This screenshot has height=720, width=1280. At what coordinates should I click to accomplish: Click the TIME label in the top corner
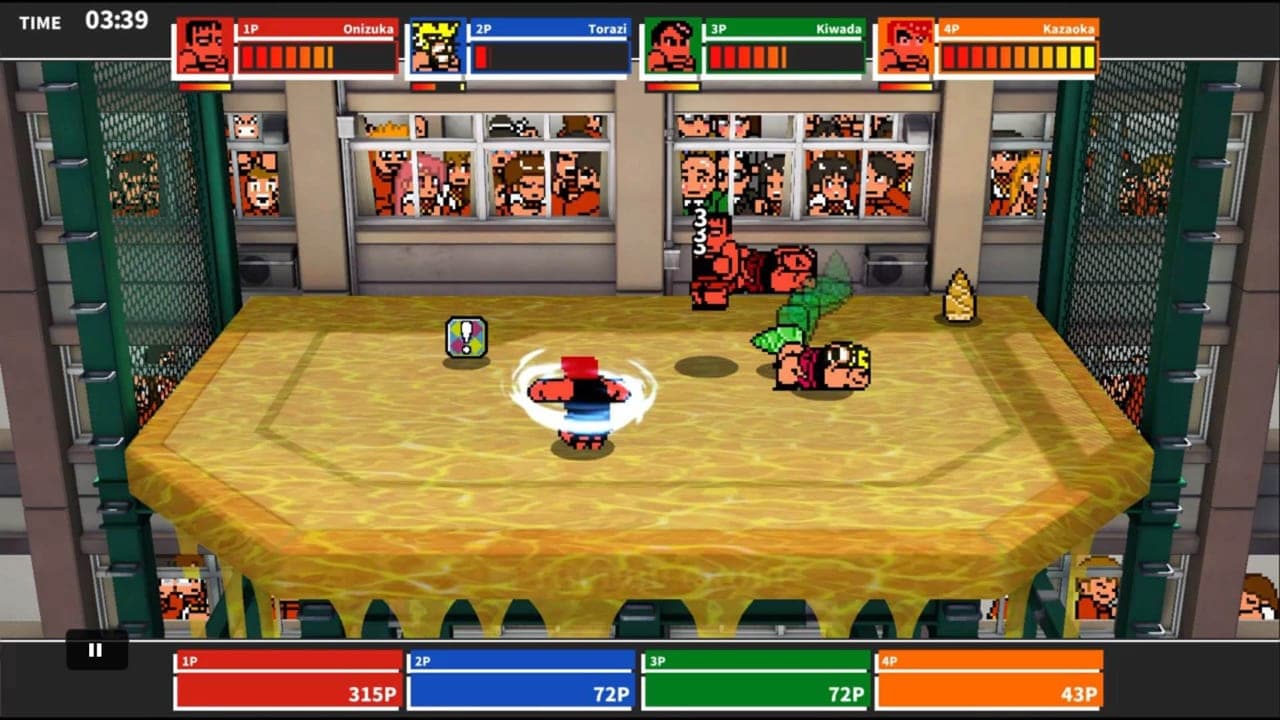pyautogui.click(x=40, y=22)
